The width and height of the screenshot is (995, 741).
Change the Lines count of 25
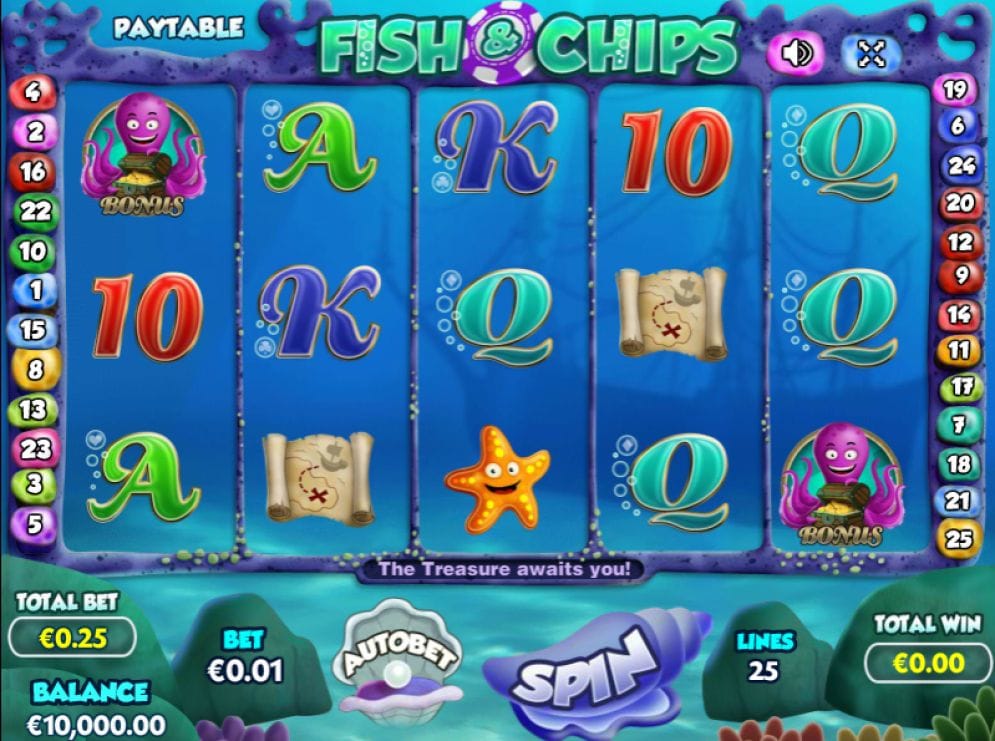click(x=766, y=670)
